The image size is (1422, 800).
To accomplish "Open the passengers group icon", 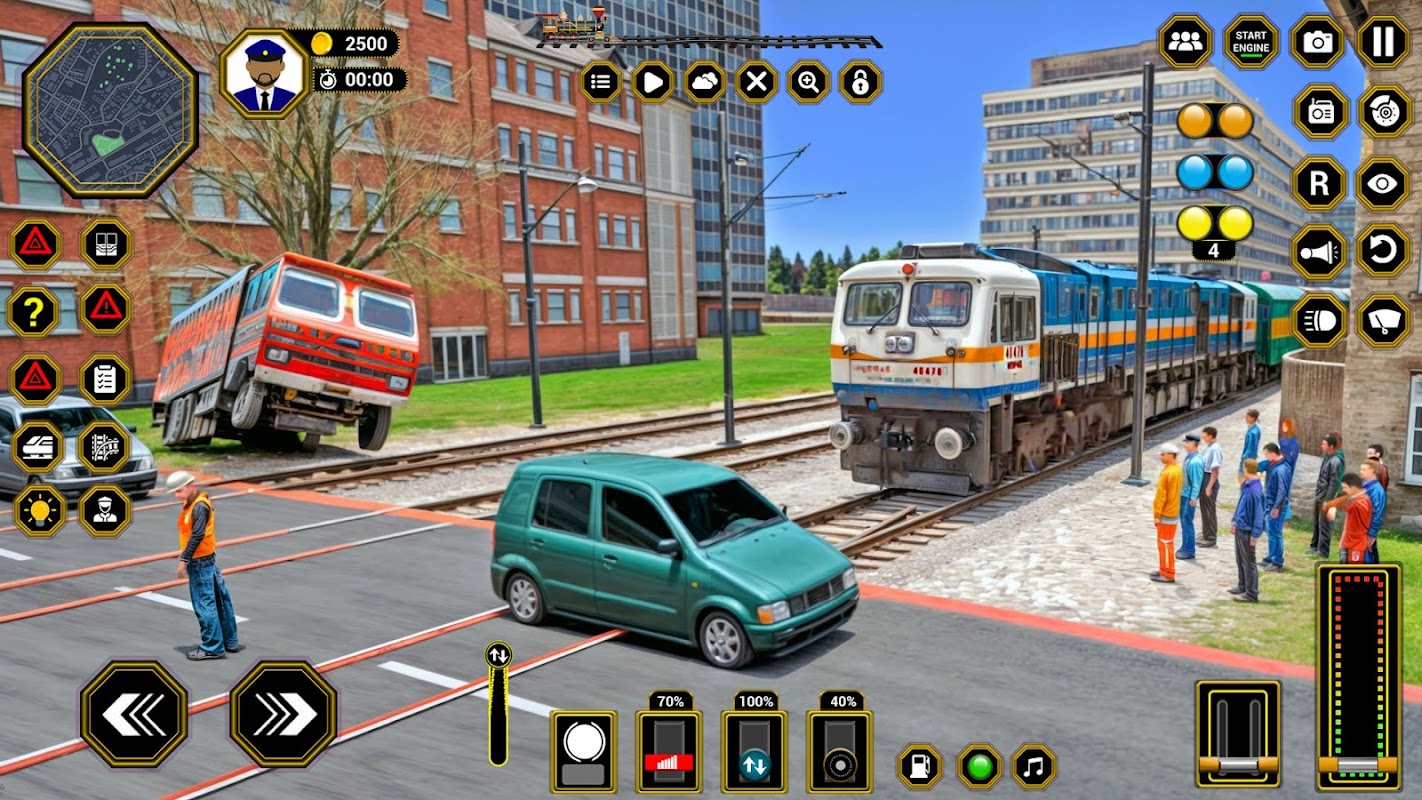I will (x=1186, y=42).
